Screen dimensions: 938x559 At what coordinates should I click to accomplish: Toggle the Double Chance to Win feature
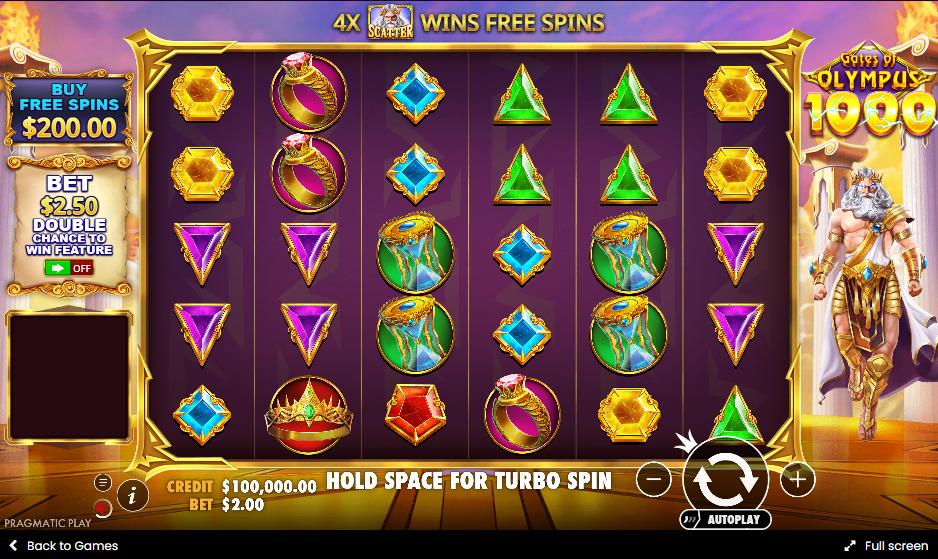pos(68,268)
